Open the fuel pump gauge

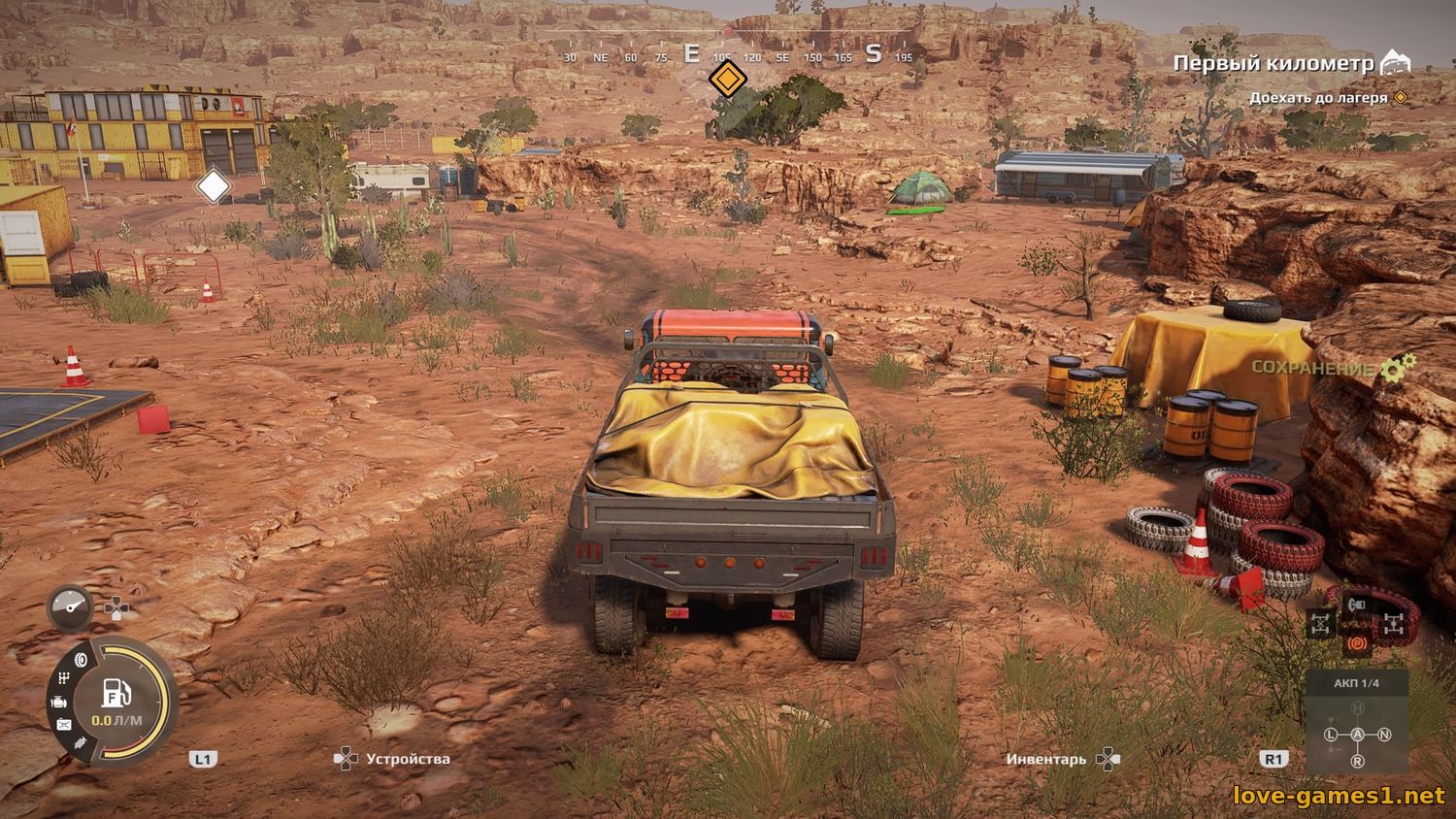click(x=117, y=693)
